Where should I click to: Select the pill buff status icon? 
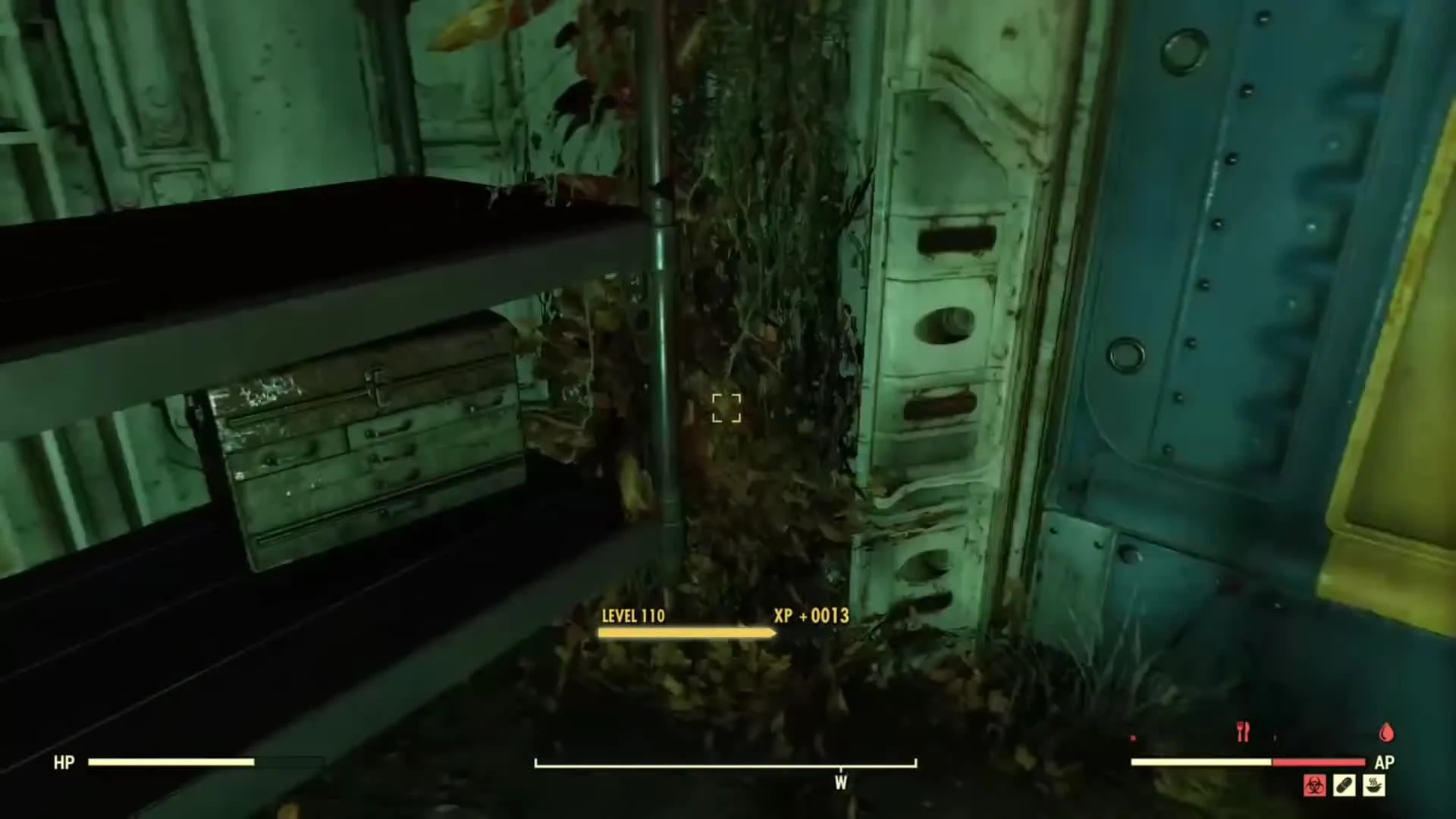(x=1344, y=787)
